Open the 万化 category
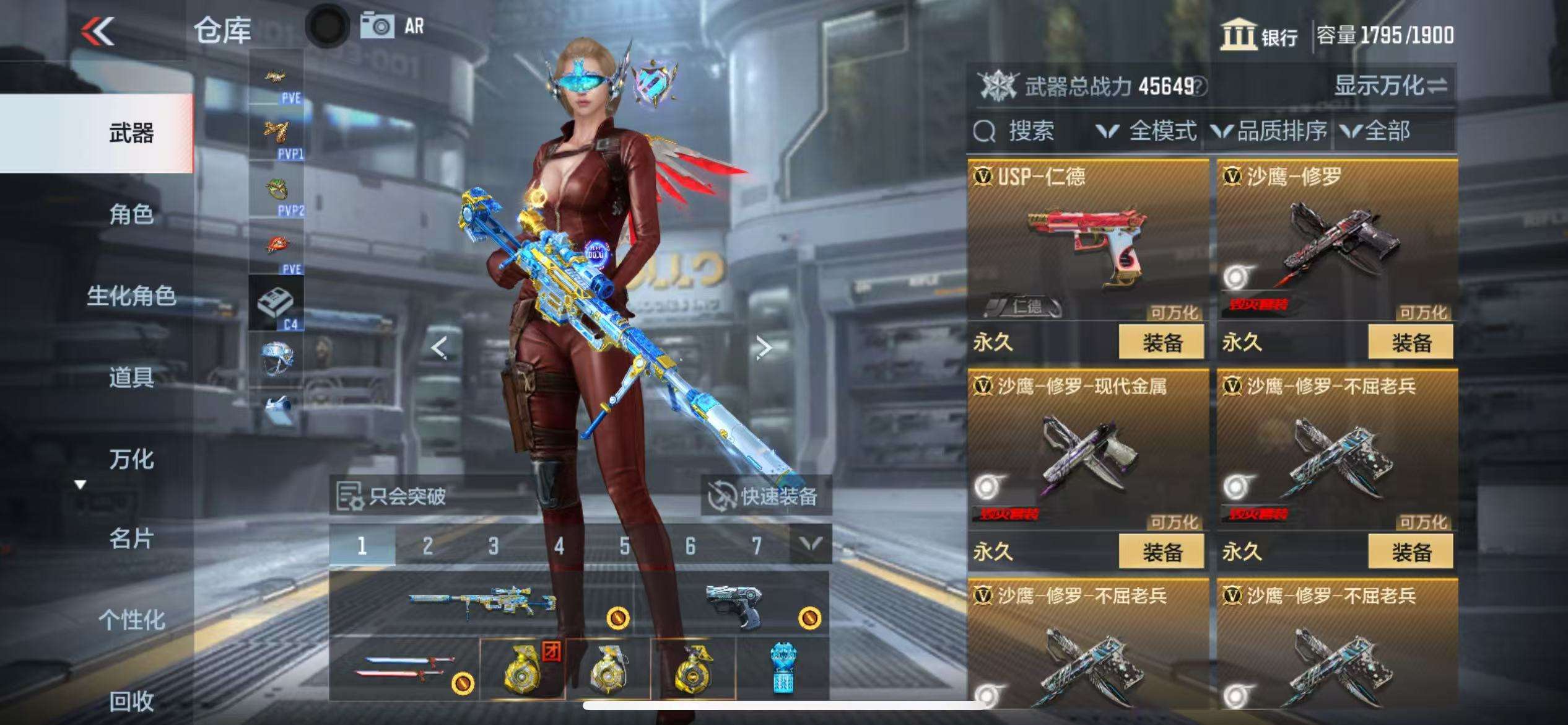Viewport: 1568px width, 725px height. [x=131, y=459]
